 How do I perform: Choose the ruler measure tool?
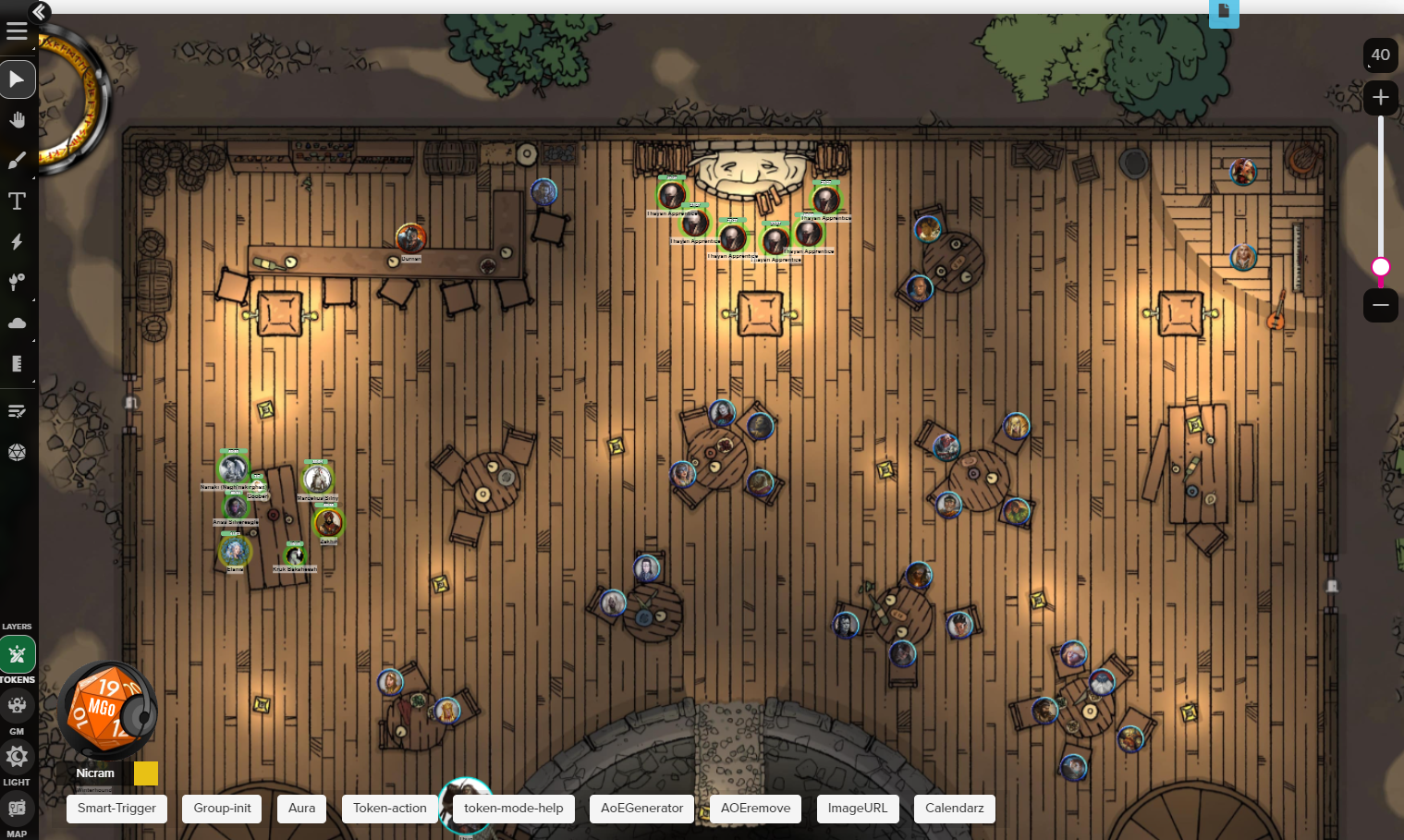[17, 364]
